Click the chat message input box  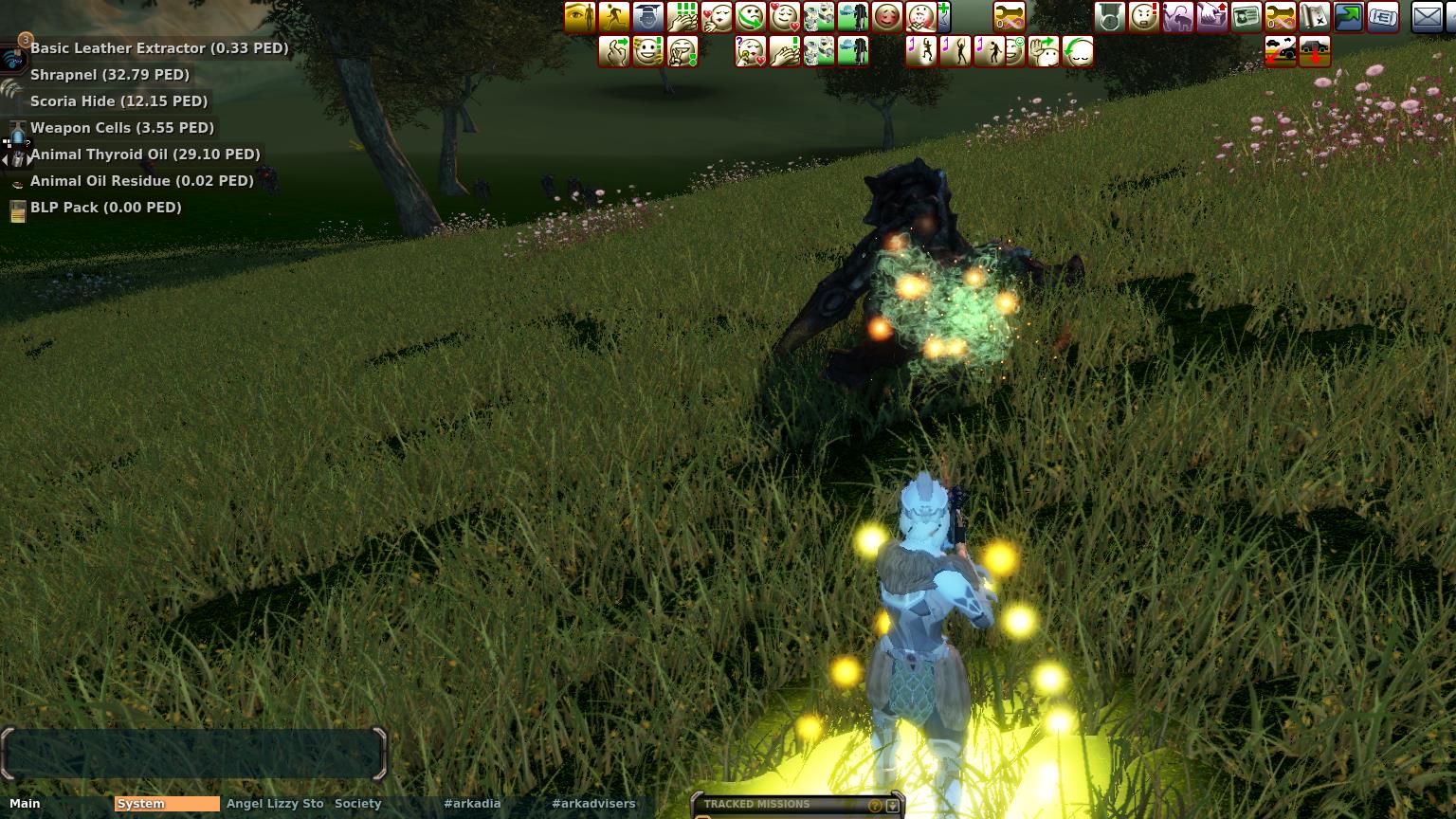tap(194, 754)
